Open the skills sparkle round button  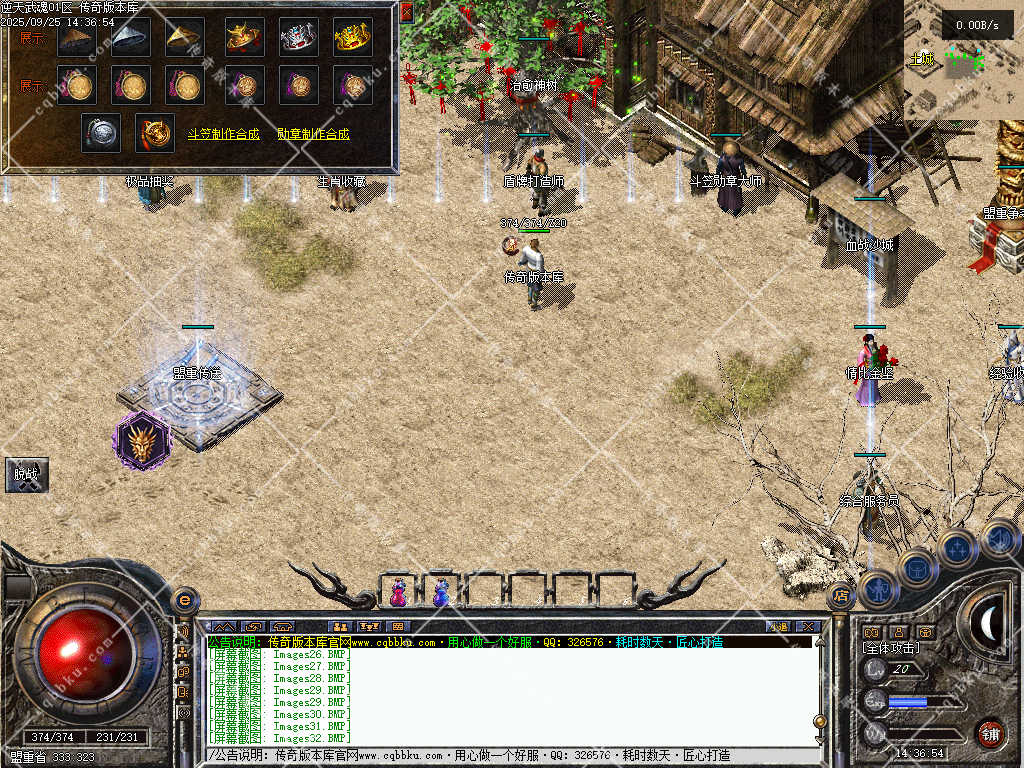pos(957,549)
